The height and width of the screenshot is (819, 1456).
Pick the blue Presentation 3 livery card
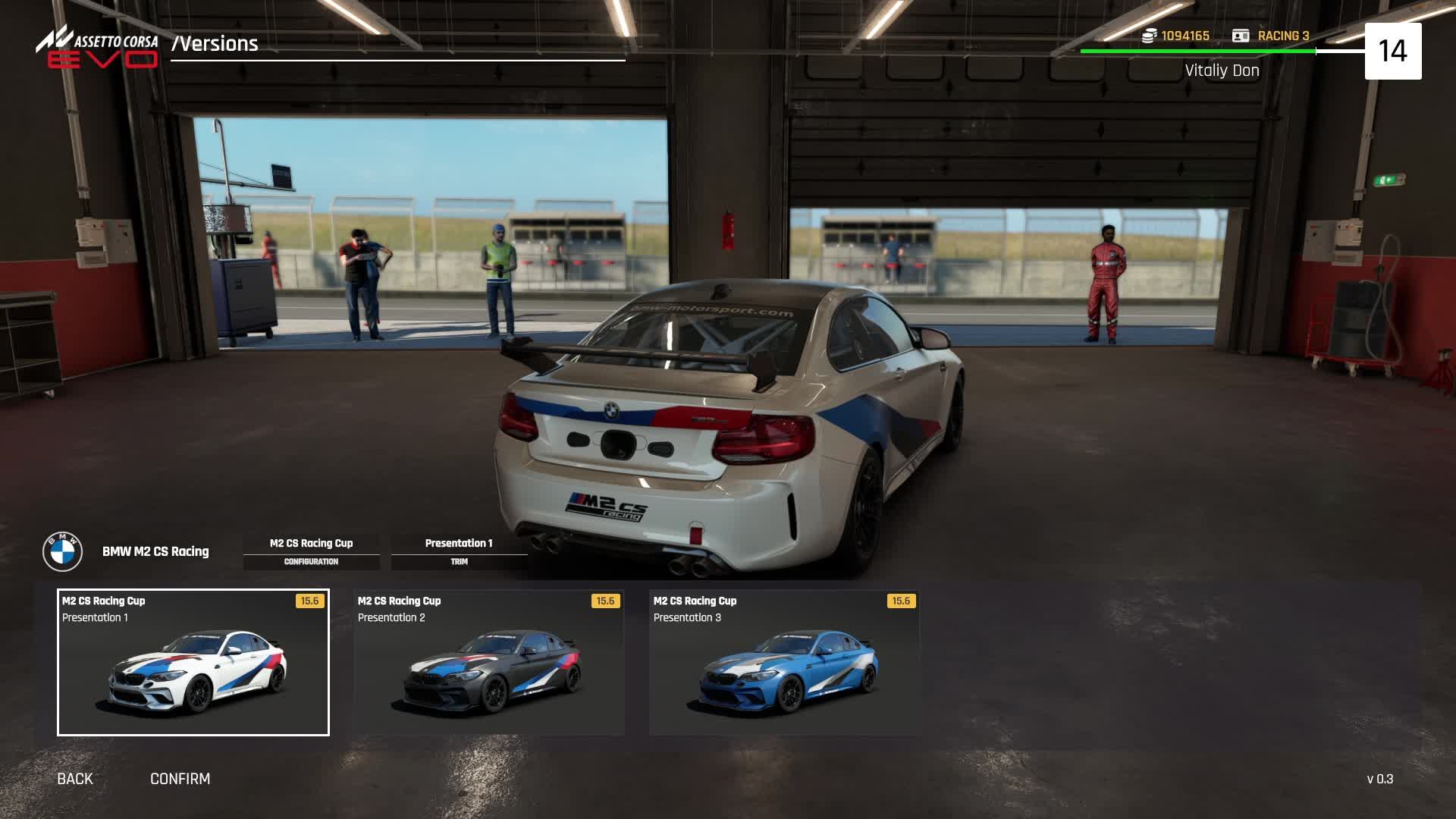coord(784,662)
